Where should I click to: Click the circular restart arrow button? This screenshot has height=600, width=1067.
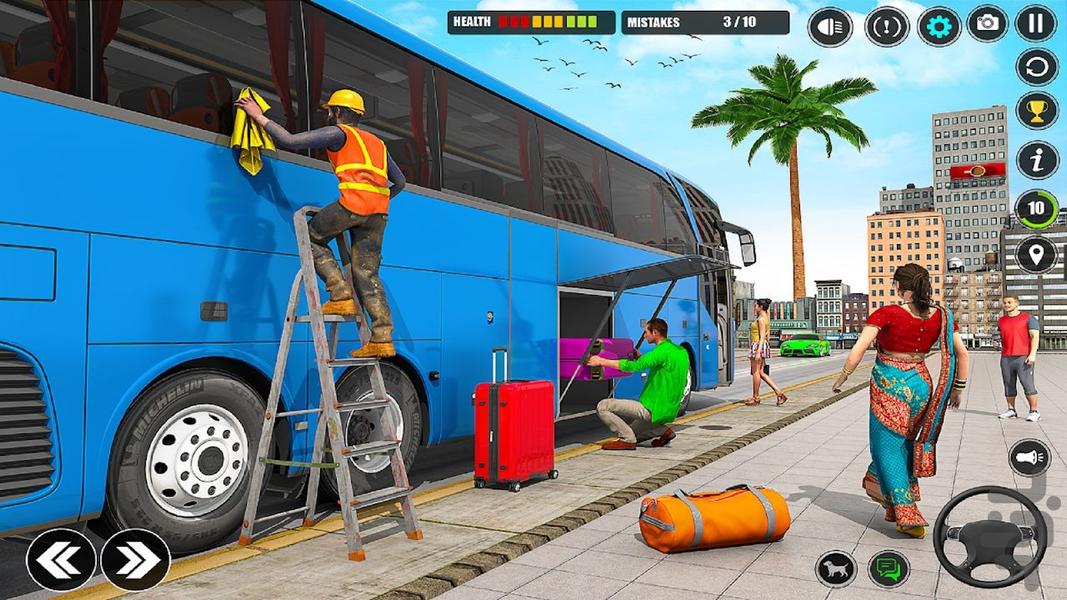(x=1037, y=68)
